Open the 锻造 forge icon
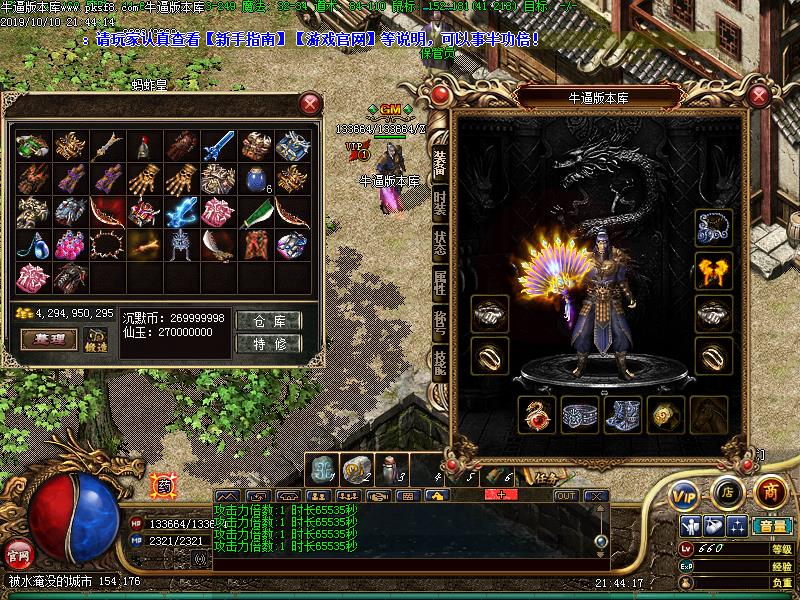The image size is (800, 600). (96, 339)
